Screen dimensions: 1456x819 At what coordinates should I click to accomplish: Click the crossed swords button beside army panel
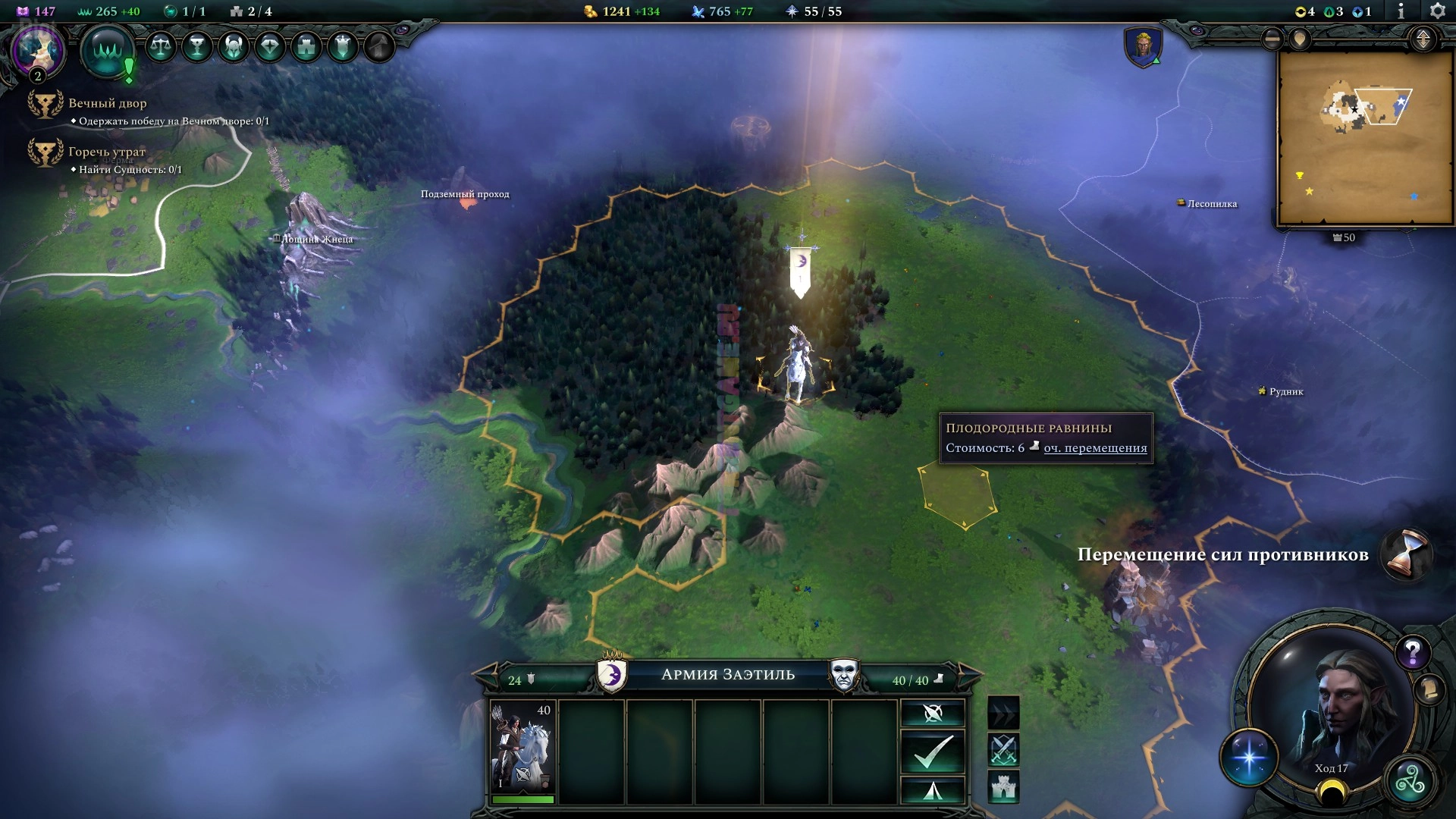(x=1003, y=749)
